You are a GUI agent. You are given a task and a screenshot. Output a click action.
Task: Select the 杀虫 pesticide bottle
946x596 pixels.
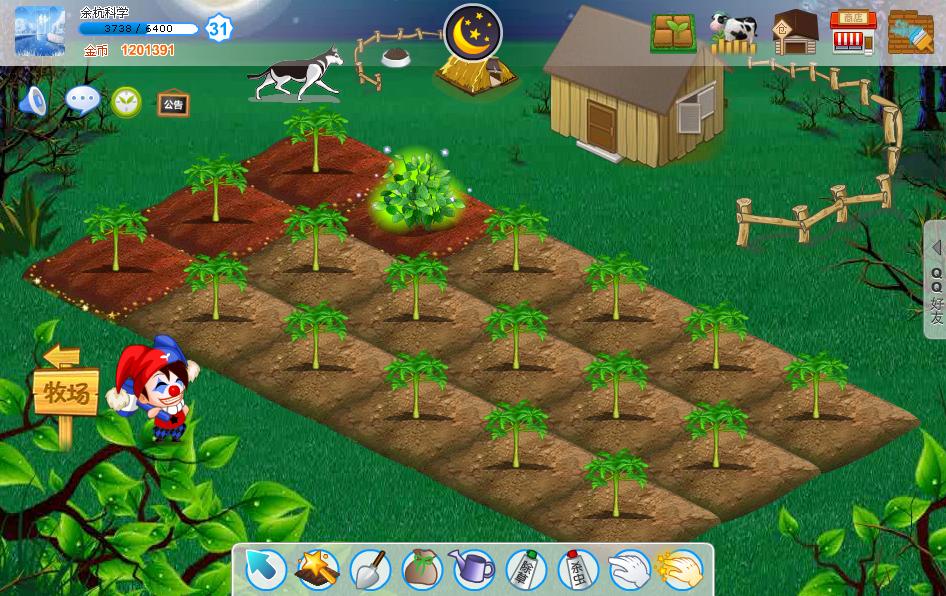[x=577, y=570]
